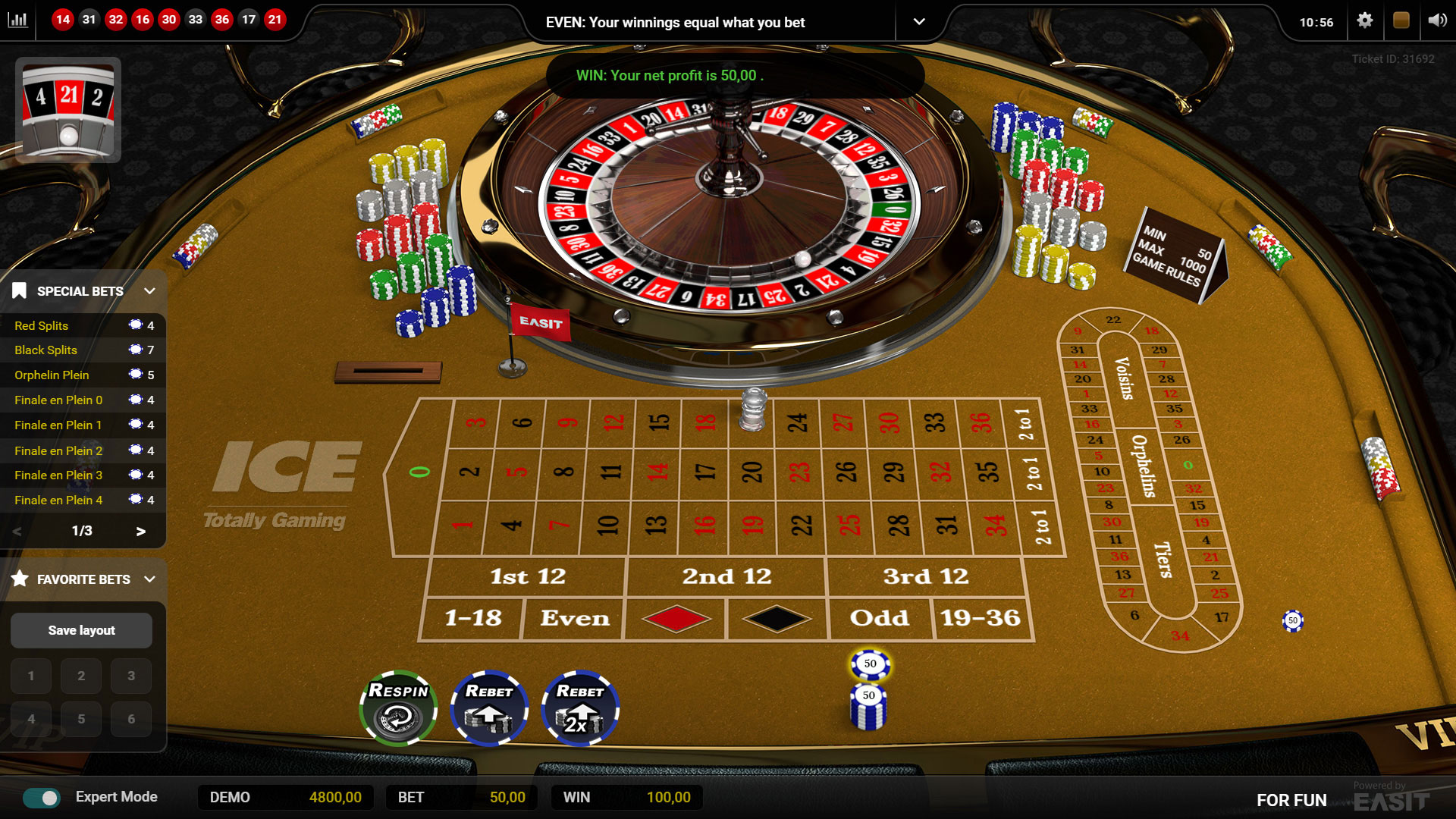Click the Rebet chip button

pos(490,707)
